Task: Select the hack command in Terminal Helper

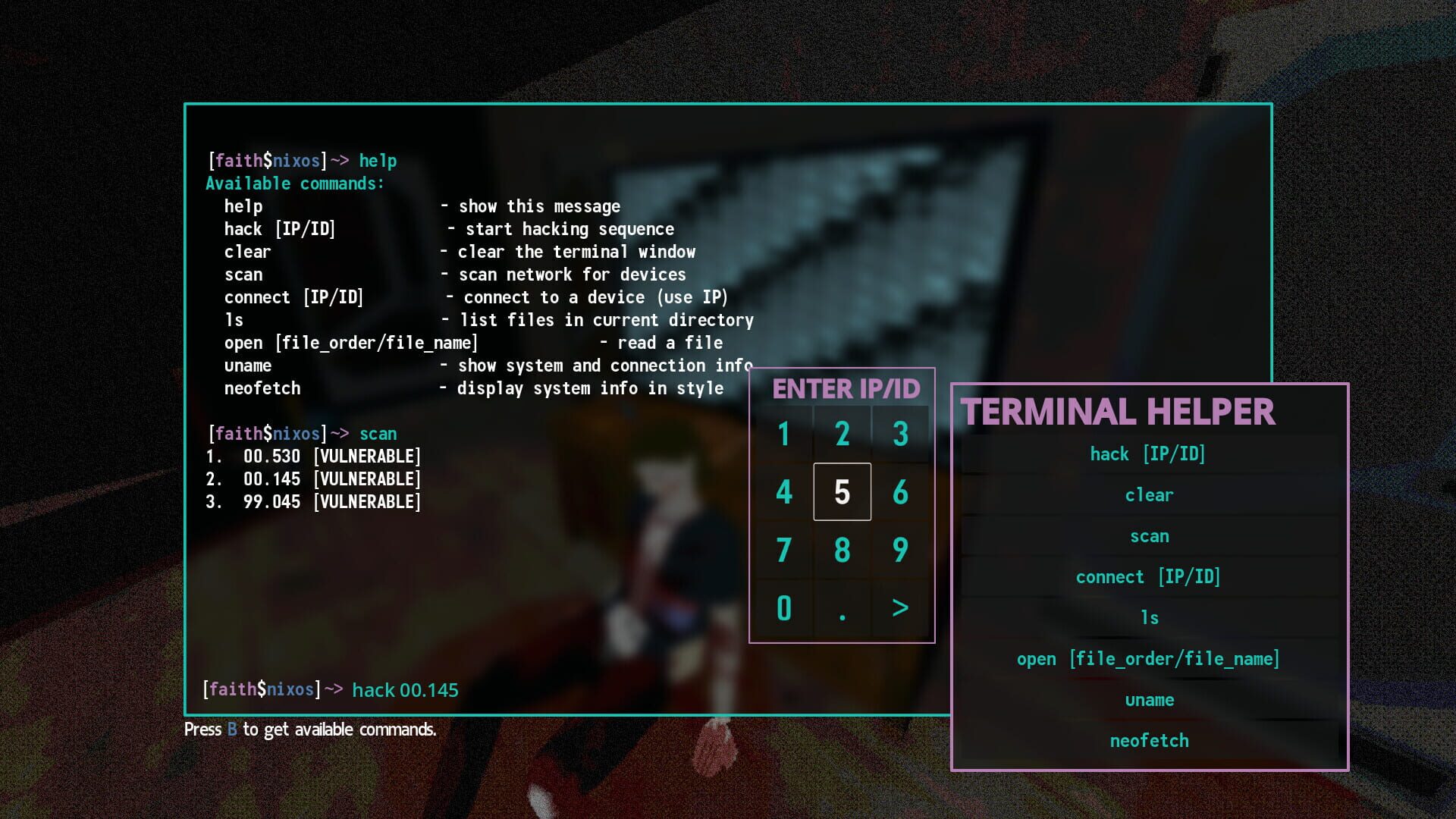Action: click(1148, 453)
